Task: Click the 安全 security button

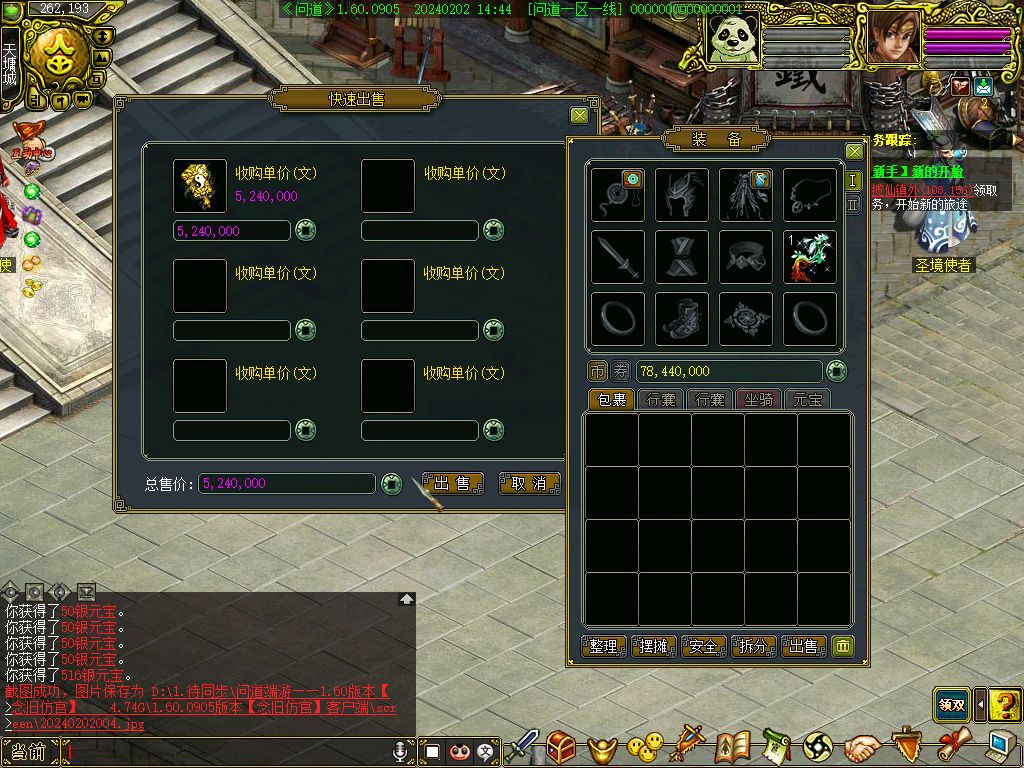Action: coord(703,647)
